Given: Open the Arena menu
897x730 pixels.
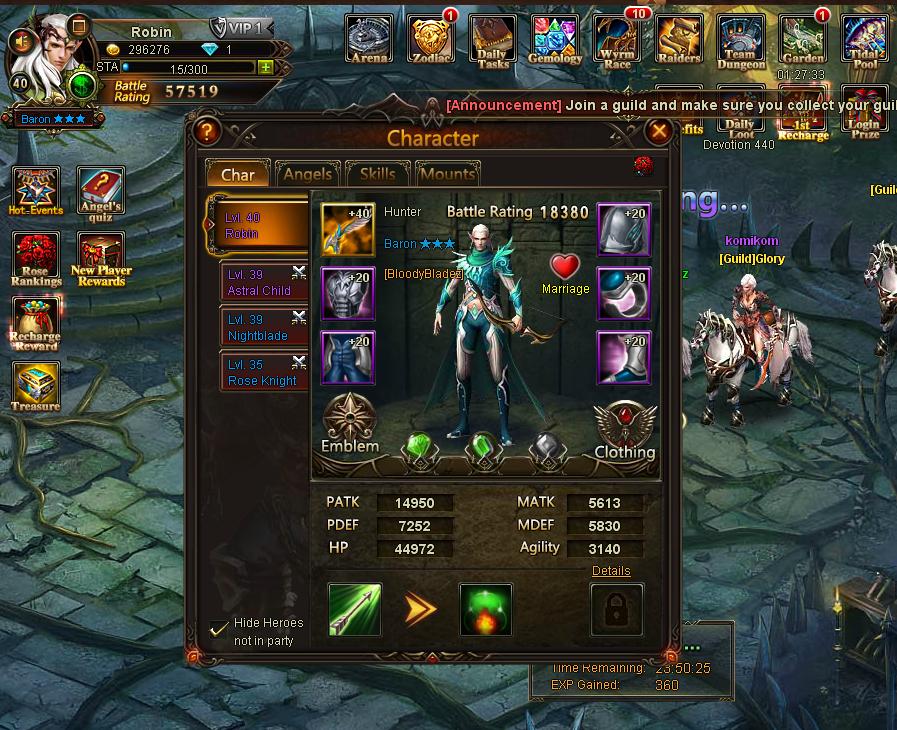Looking at the screenshot, I should [x=369, y=40].
